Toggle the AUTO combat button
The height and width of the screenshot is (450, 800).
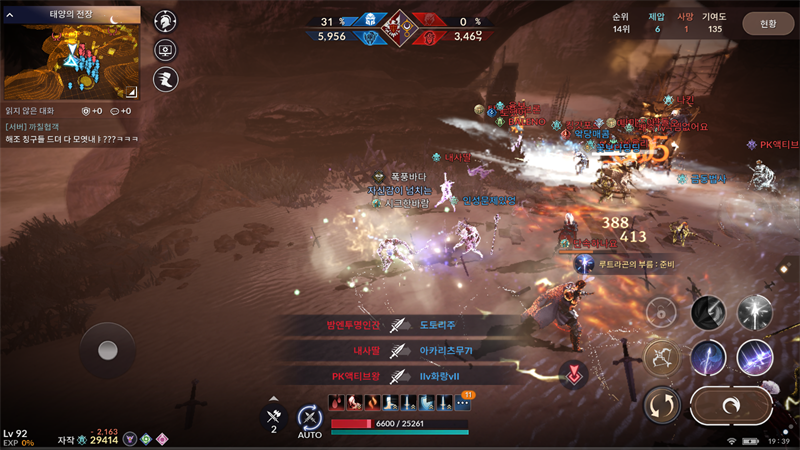coord(309,420)
